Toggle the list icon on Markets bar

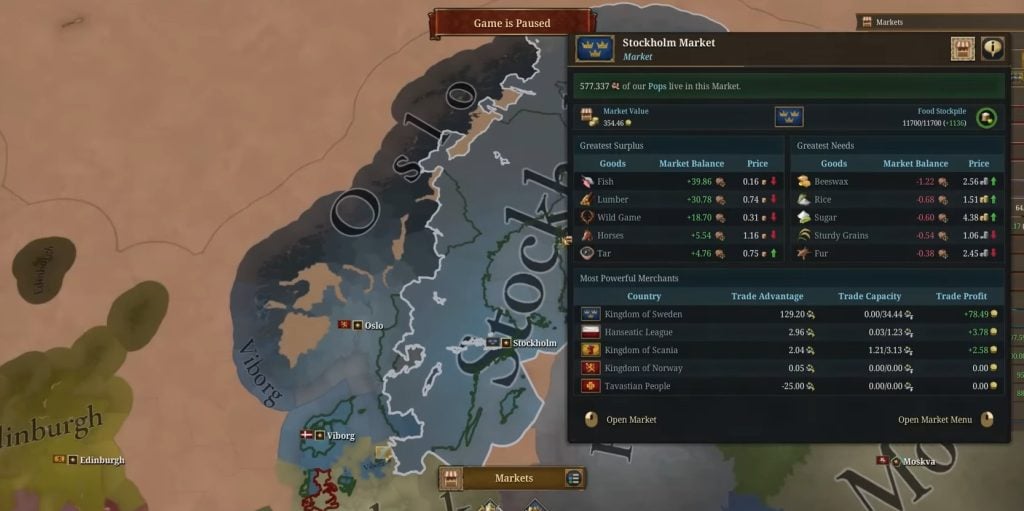pos(573,478)
